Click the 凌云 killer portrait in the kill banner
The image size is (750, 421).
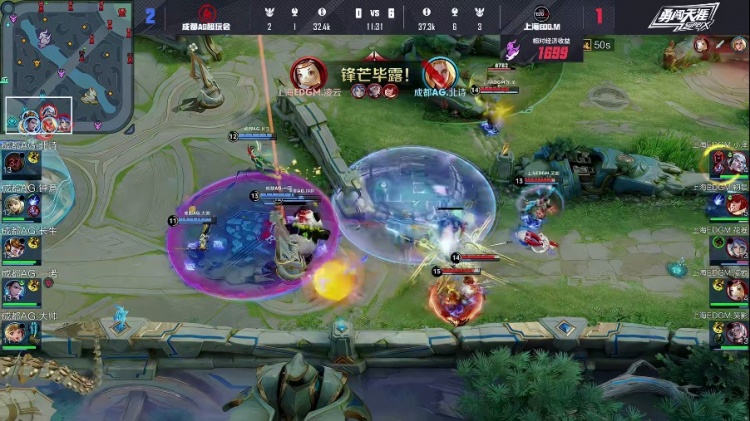[x=309, y=72]
